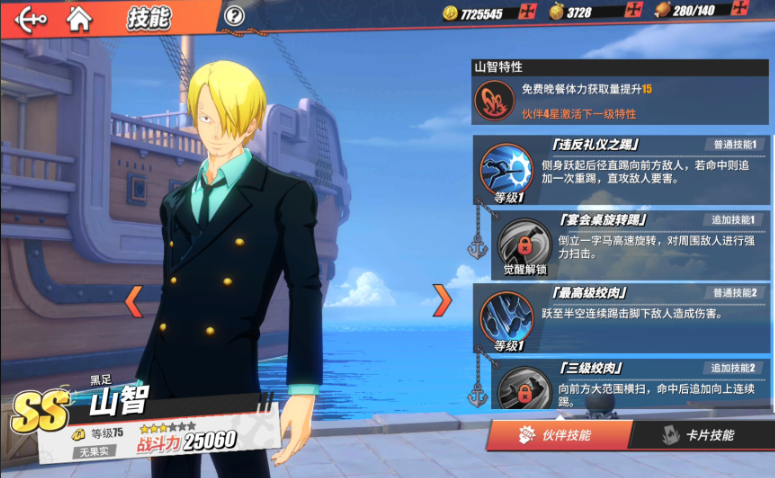The width and height of the screenshot is (775, 478).
Task: Go back using the anchor arrow button
Action: (30, 18)
